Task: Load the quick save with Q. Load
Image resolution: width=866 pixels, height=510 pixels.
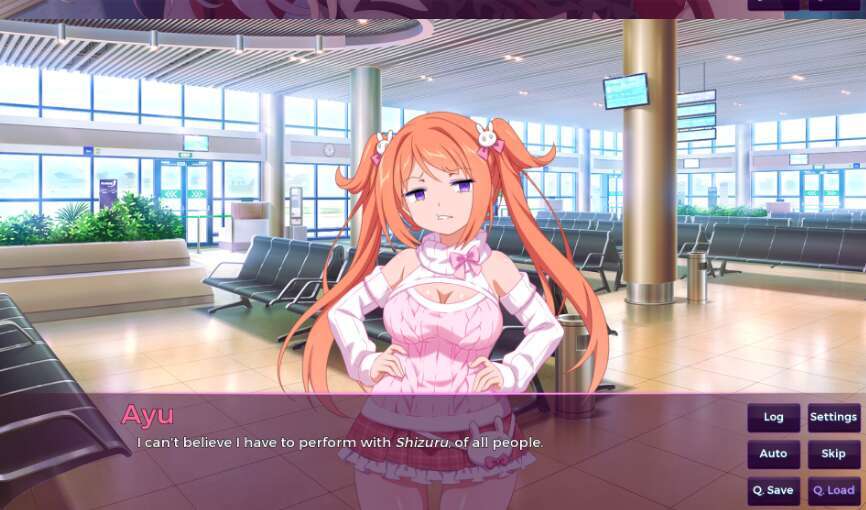Action: (x=833, y=490)
